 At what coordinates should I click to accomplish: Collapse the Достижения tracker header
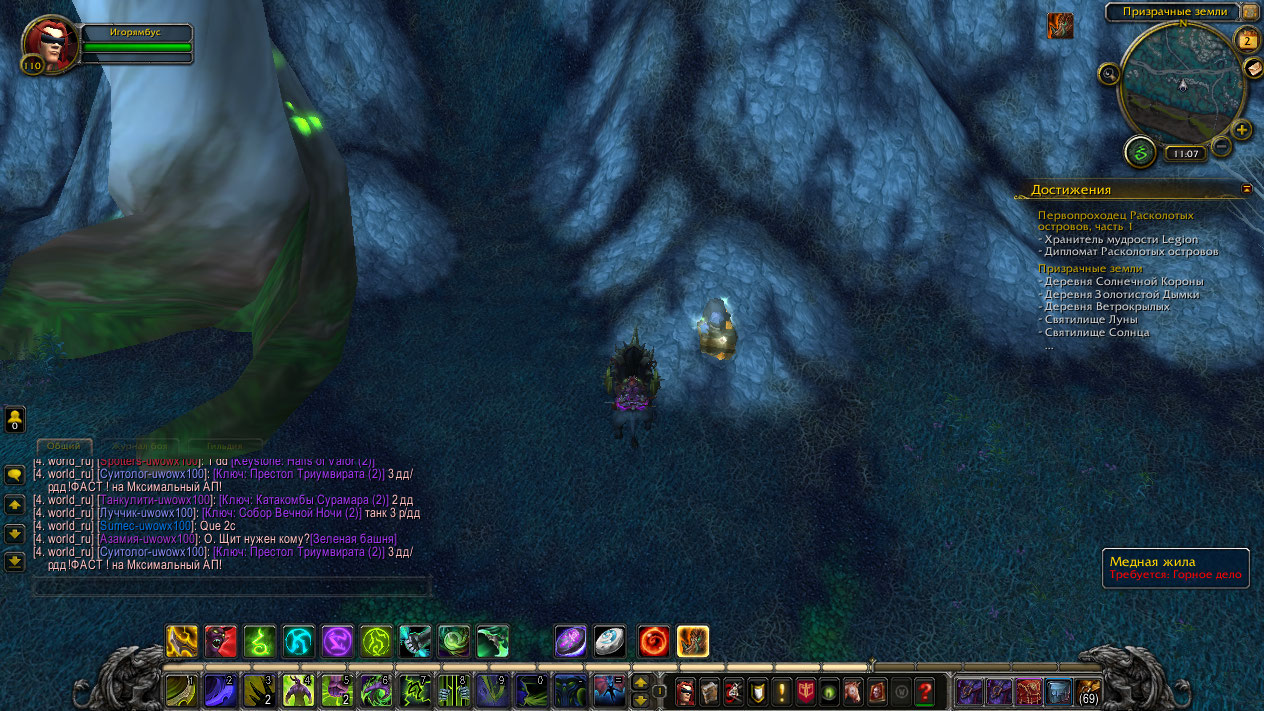point(1247,188)
